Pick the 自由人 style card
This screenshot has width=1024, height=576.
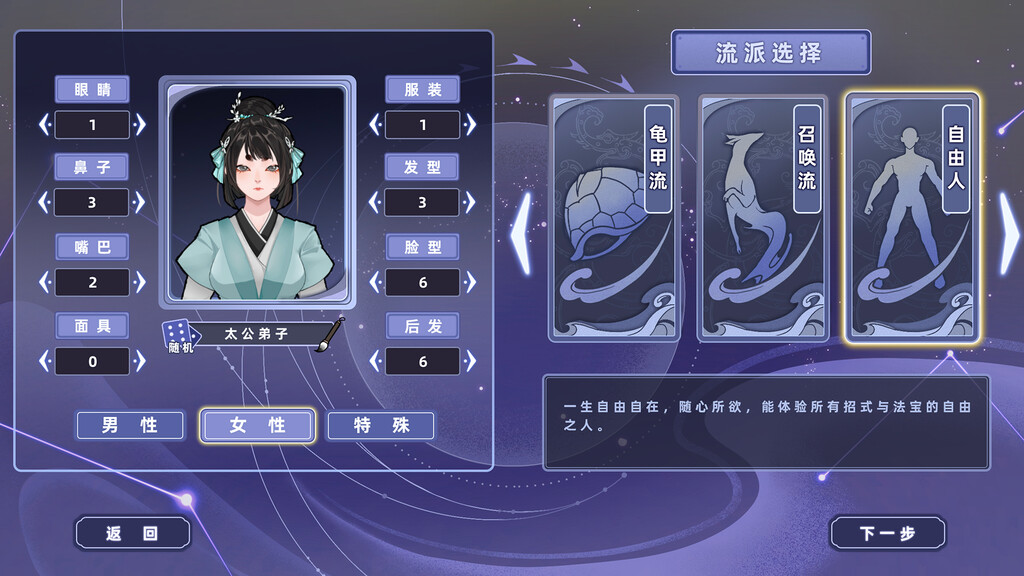point(911,218)
